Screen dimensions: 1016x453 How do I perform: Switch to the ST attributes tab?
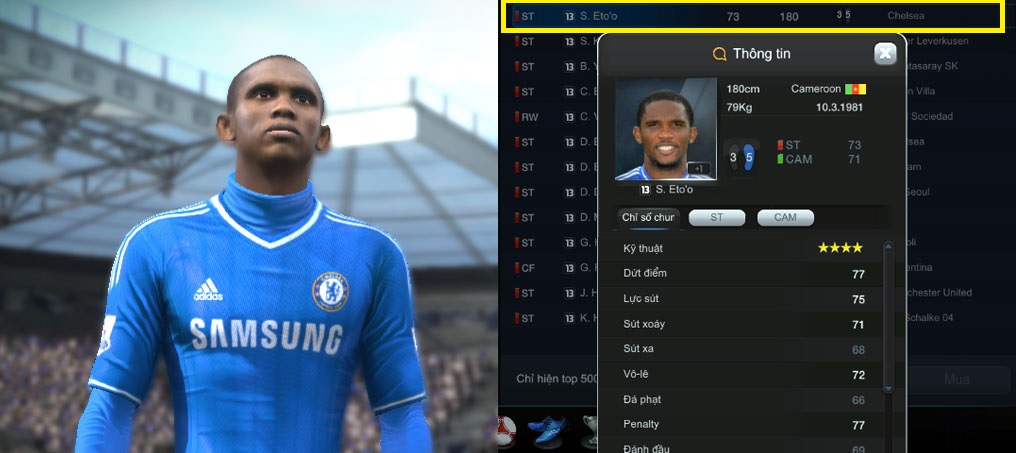tap(716, 217)
